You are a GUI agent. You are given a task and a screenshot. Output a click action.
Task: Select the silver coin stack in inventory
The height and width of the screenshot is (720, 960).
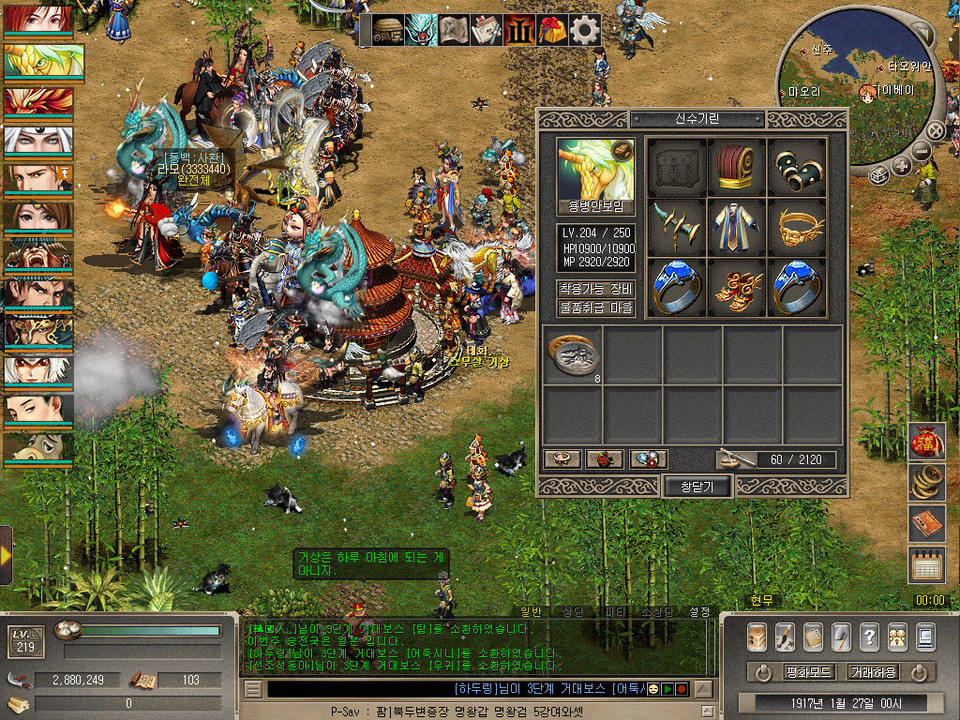click(573, 356)
